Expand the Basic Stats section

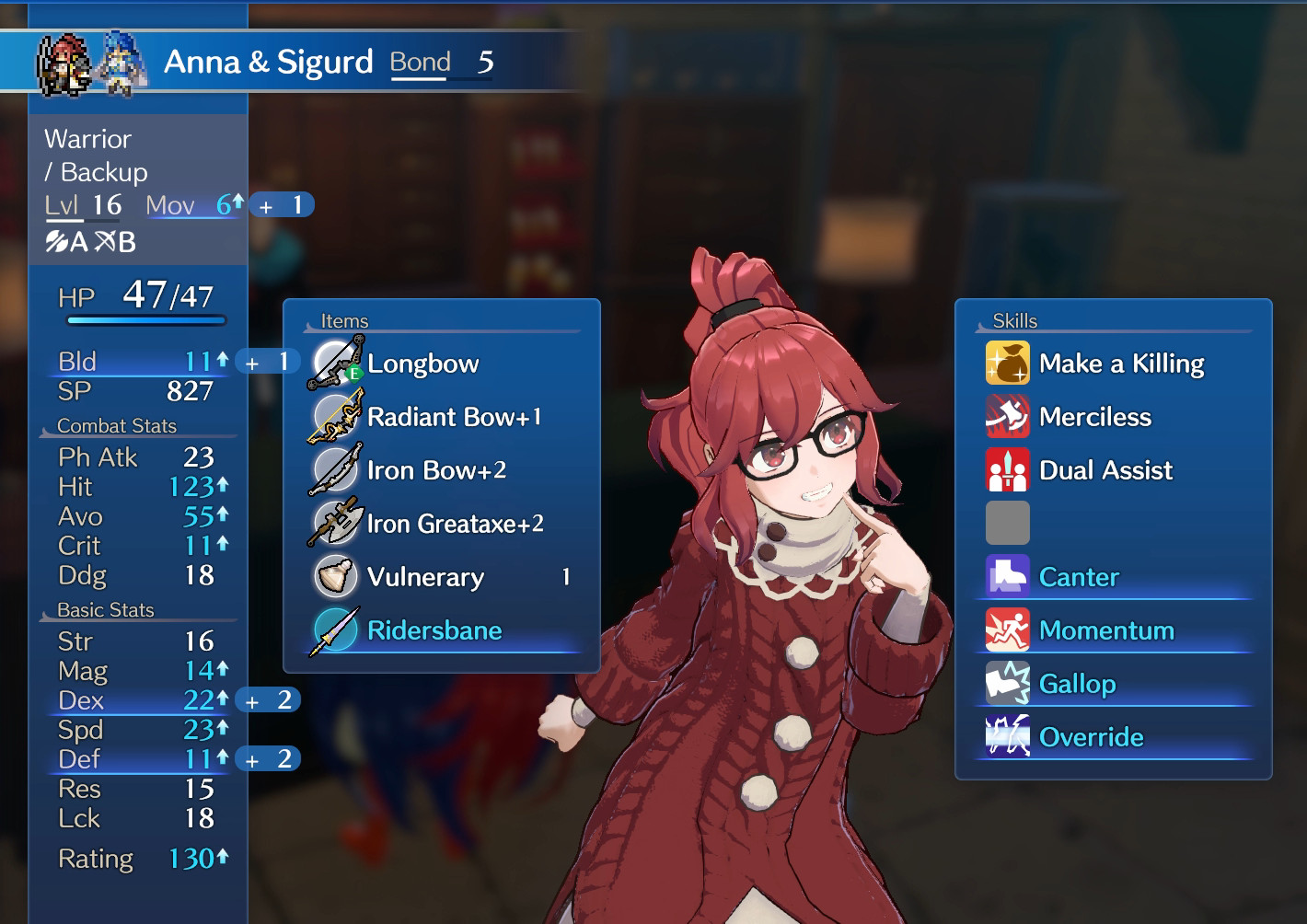click(x=106, y=608)
